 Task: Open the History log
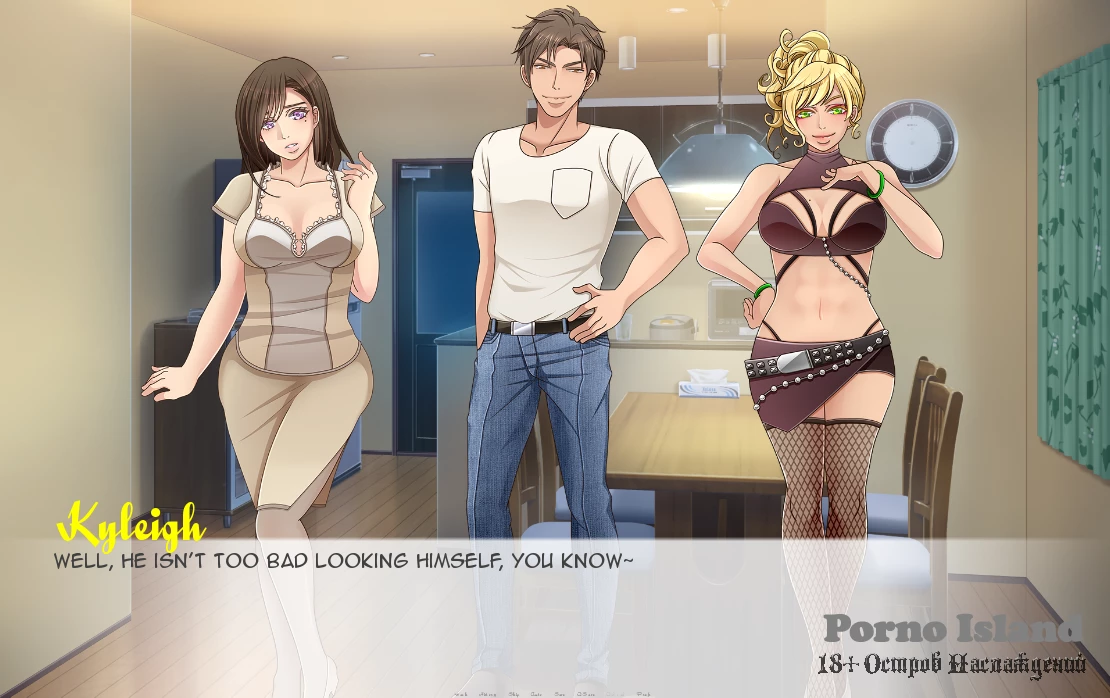point(487,694)
